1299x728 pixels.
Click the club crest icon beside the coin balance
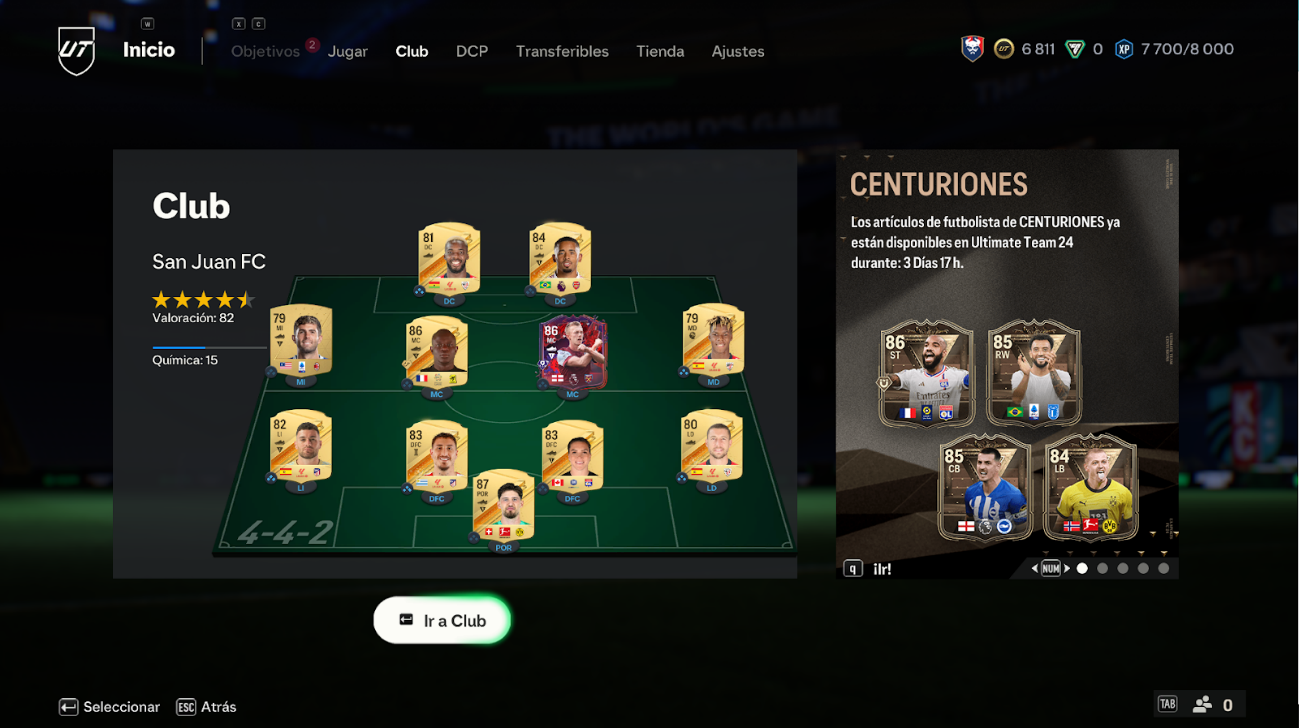click(971, 48)
